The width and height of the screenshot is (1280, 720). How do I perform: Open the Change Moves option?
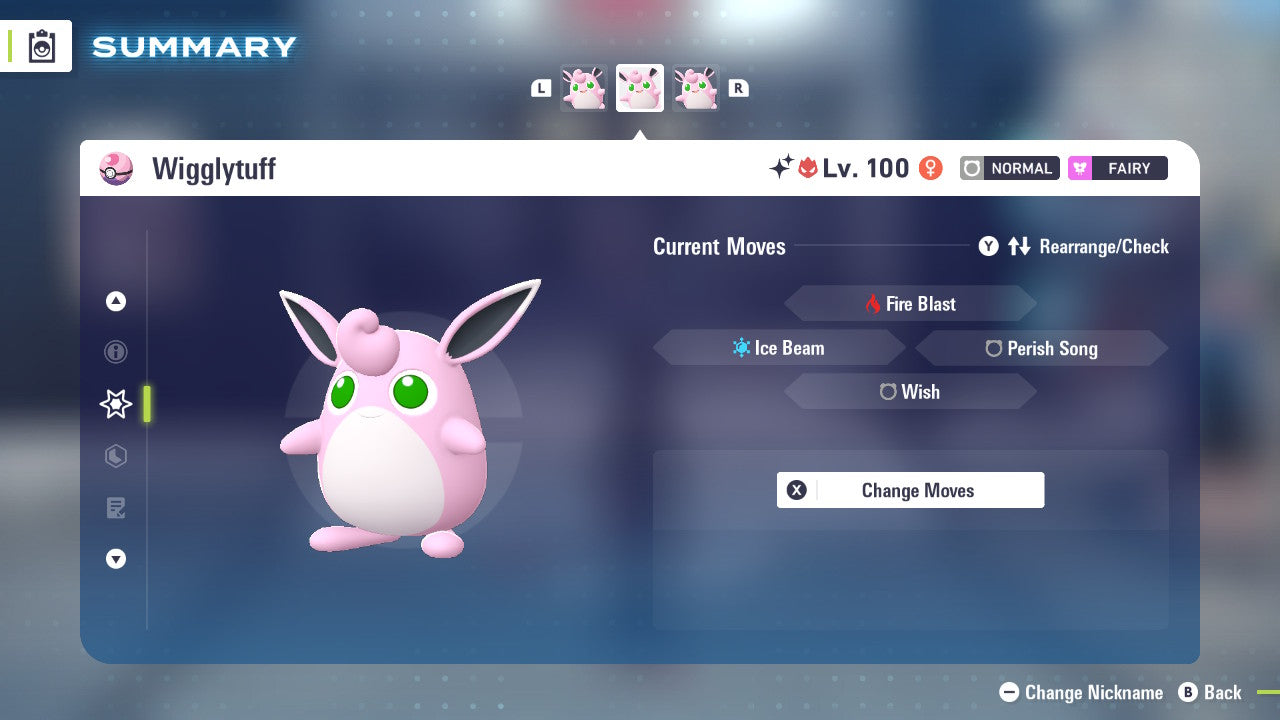pyautogui.click(x=910, y=490)
